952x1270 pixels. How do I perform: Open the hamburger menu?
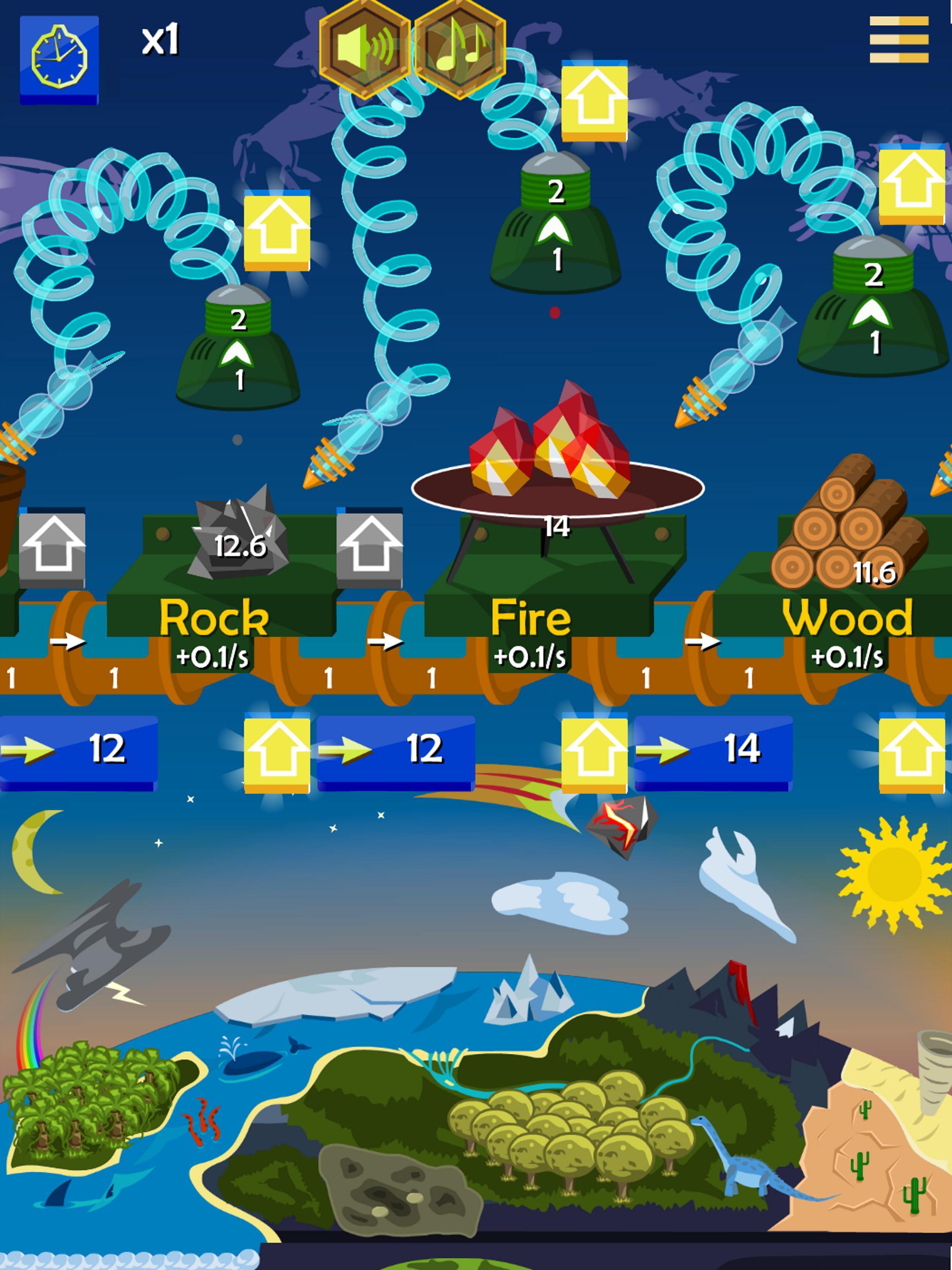(x=899, y=39)
